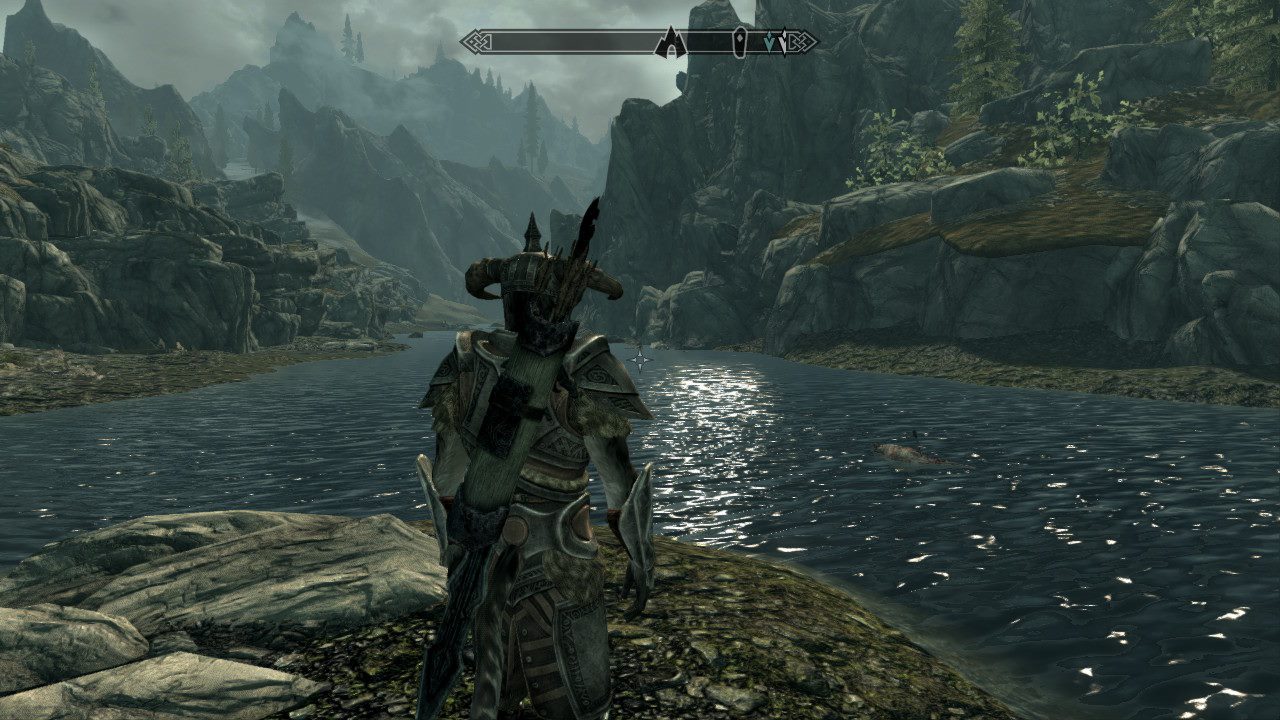Click the teal quest arrow on the compass
The height and width of the screenshot is (720, 1280).
pos(768,43)
